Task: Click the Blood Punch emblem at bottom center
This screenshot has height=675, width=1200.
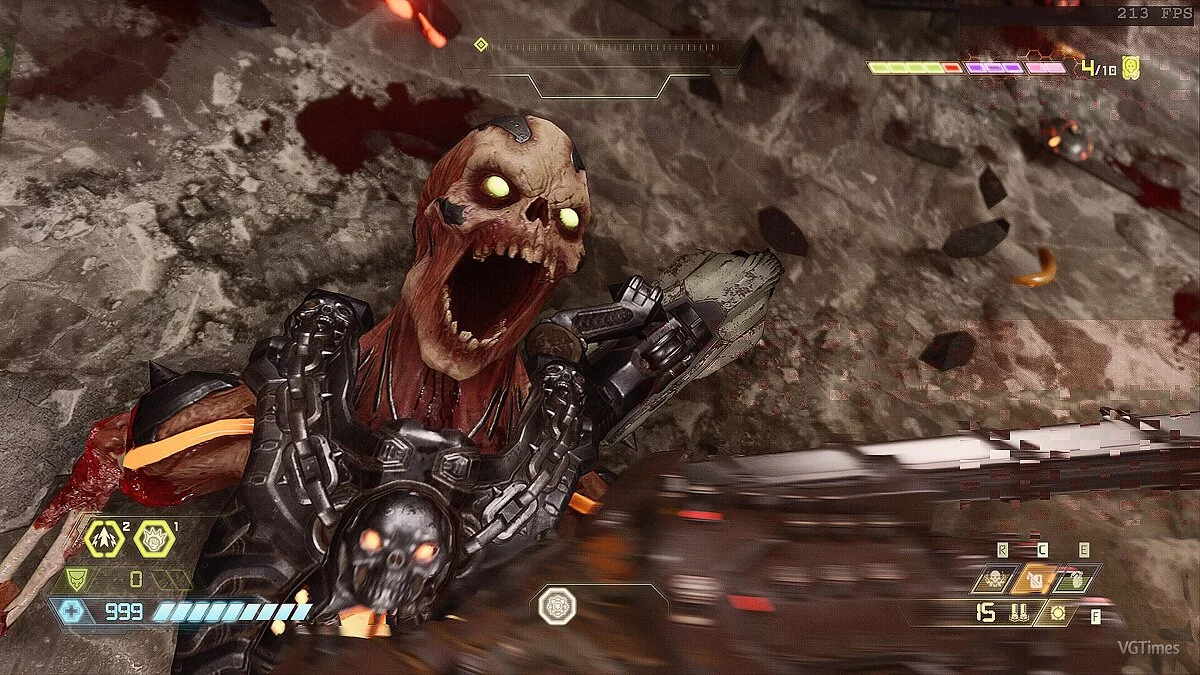Action: point(555,607)
